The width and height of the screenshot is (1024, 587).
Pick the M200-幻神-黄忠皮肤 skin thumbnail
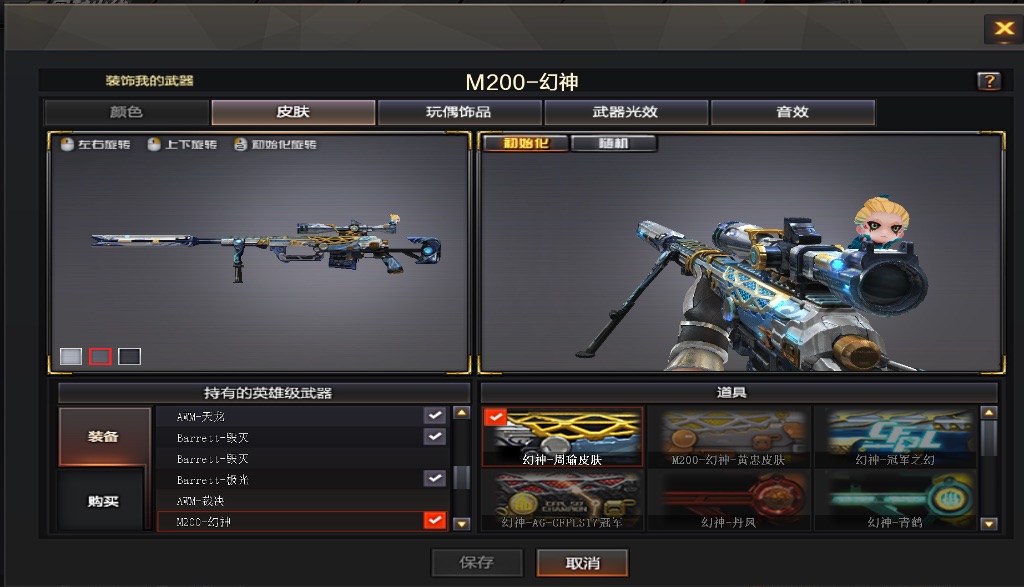(x=727, y=437)
